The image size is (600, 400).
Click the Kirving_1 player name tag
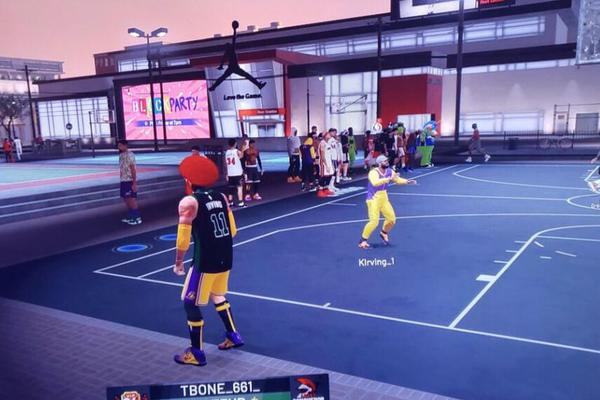(376, 262)
